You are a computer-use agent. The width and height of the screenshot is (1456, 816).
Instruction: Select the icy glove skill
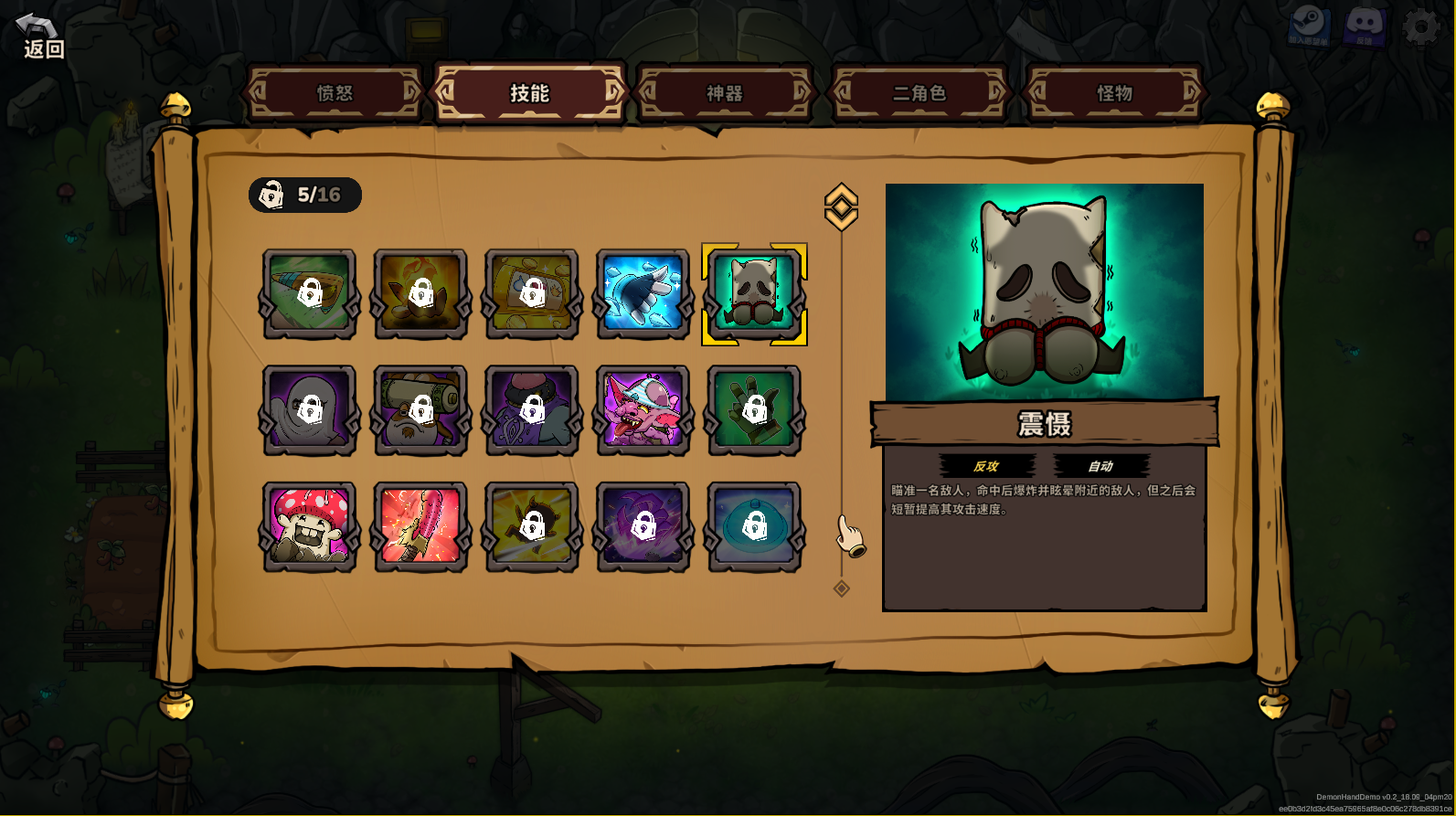point(643,293)
